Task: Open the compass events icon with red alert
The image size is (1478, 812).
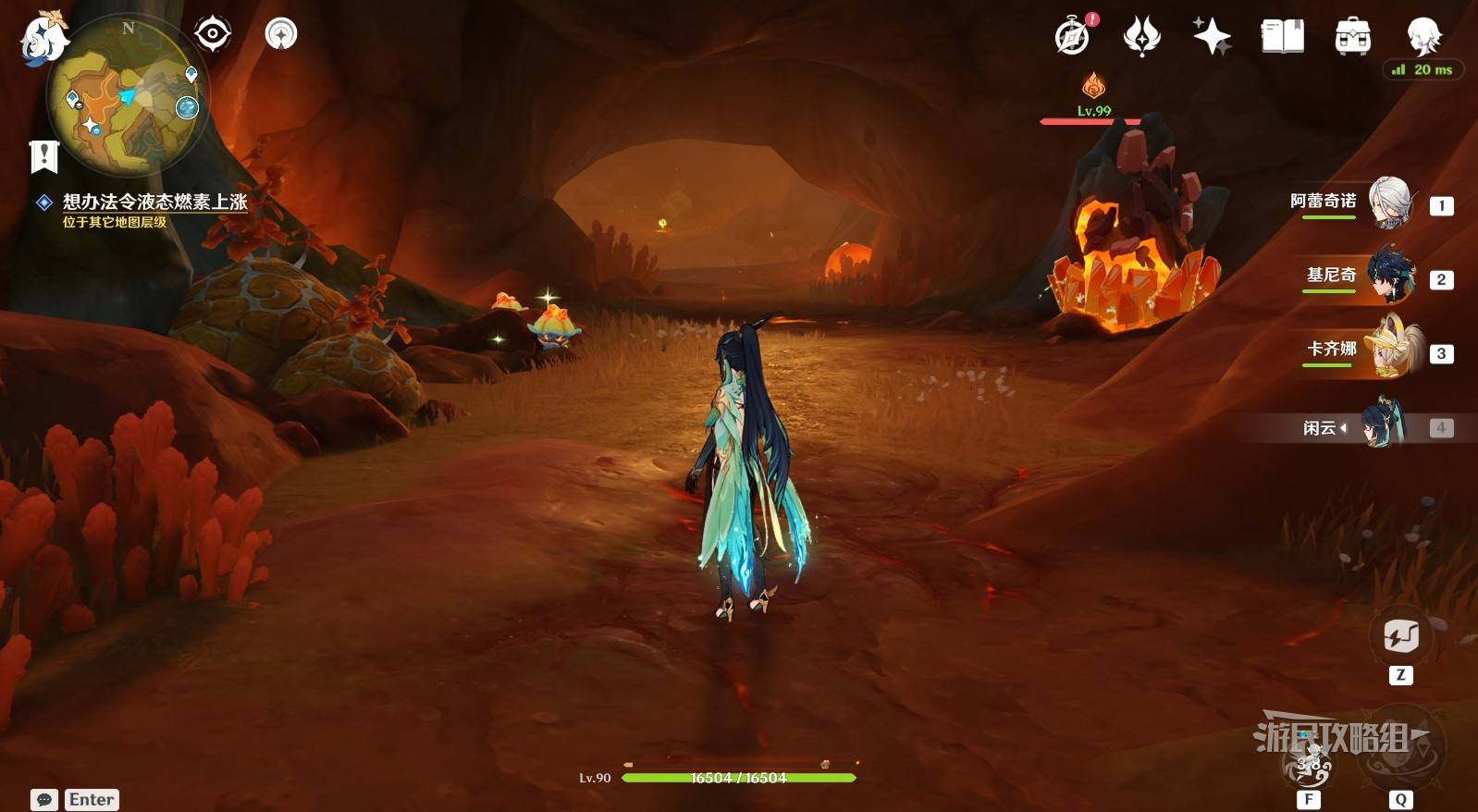Action: [1073, 36]
